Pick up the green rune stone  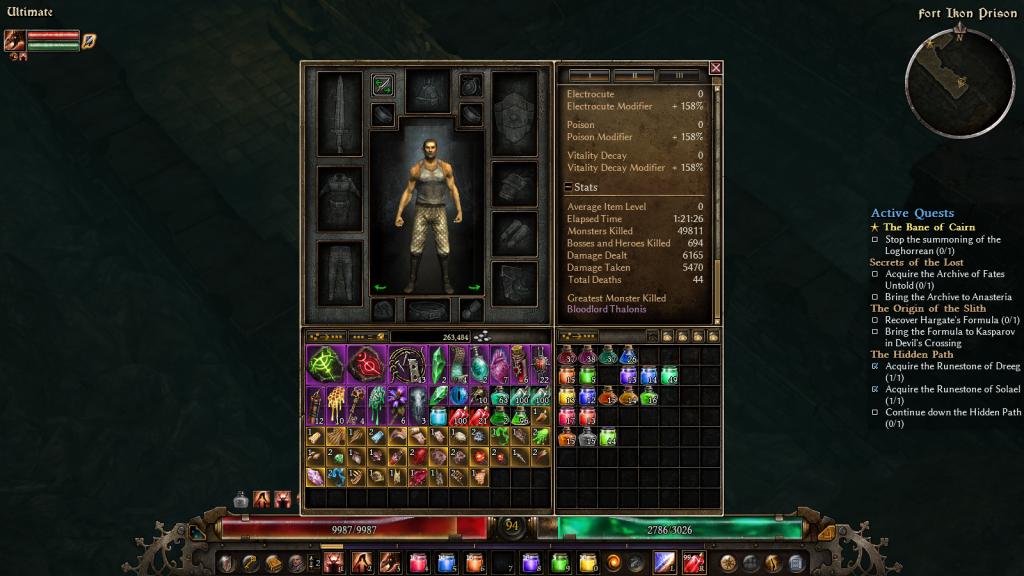[325, 364]
